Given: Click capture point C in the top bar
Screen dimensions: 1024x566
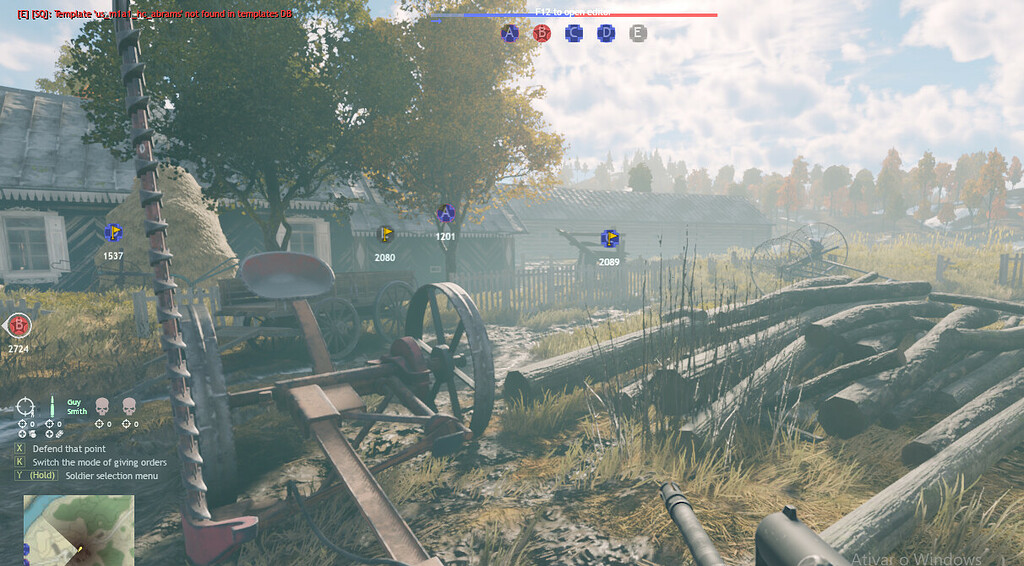Looking at the screenshot, I should [574, 33].
